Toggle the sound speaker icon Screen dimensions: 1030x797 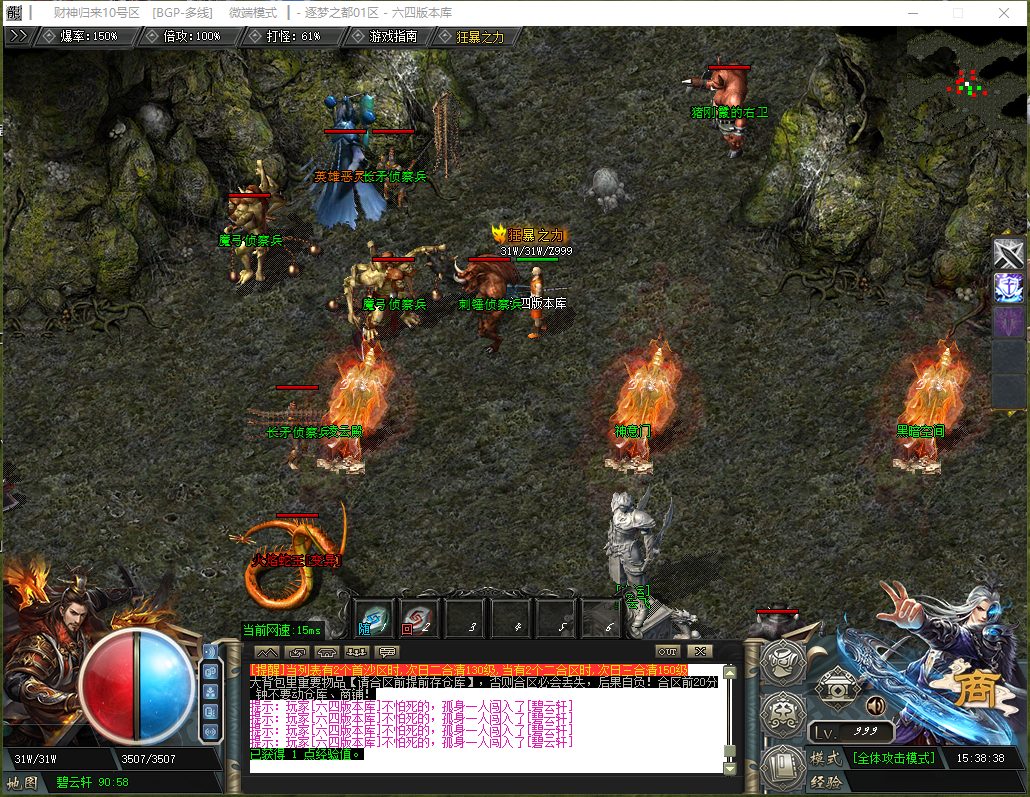(x=876, y=706)
